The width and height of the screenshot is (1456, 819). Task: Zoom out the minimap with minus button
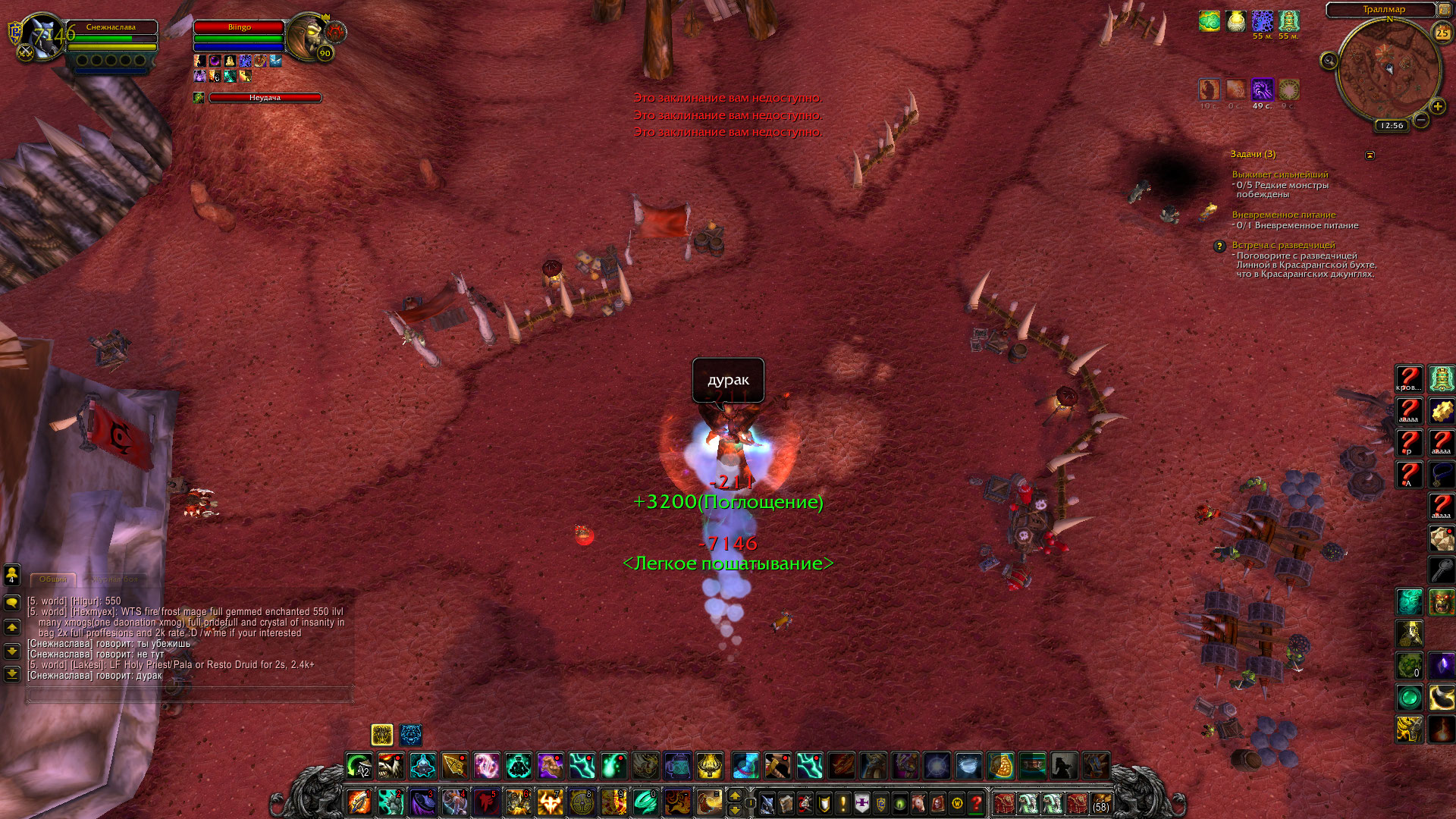1421,120
